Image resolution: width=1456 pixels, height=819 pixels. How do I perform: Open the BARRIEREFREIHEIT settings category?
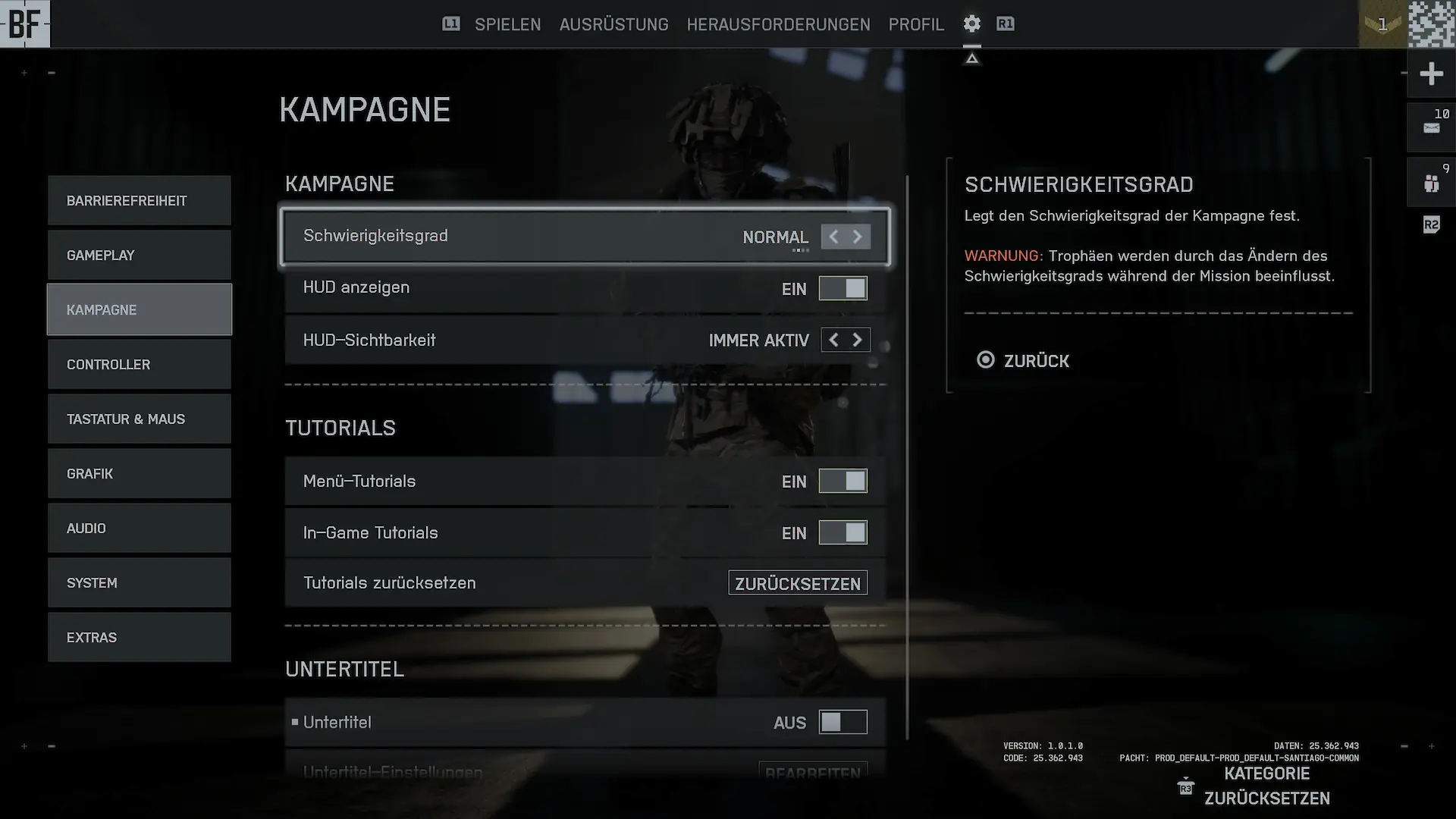point(140,201)
